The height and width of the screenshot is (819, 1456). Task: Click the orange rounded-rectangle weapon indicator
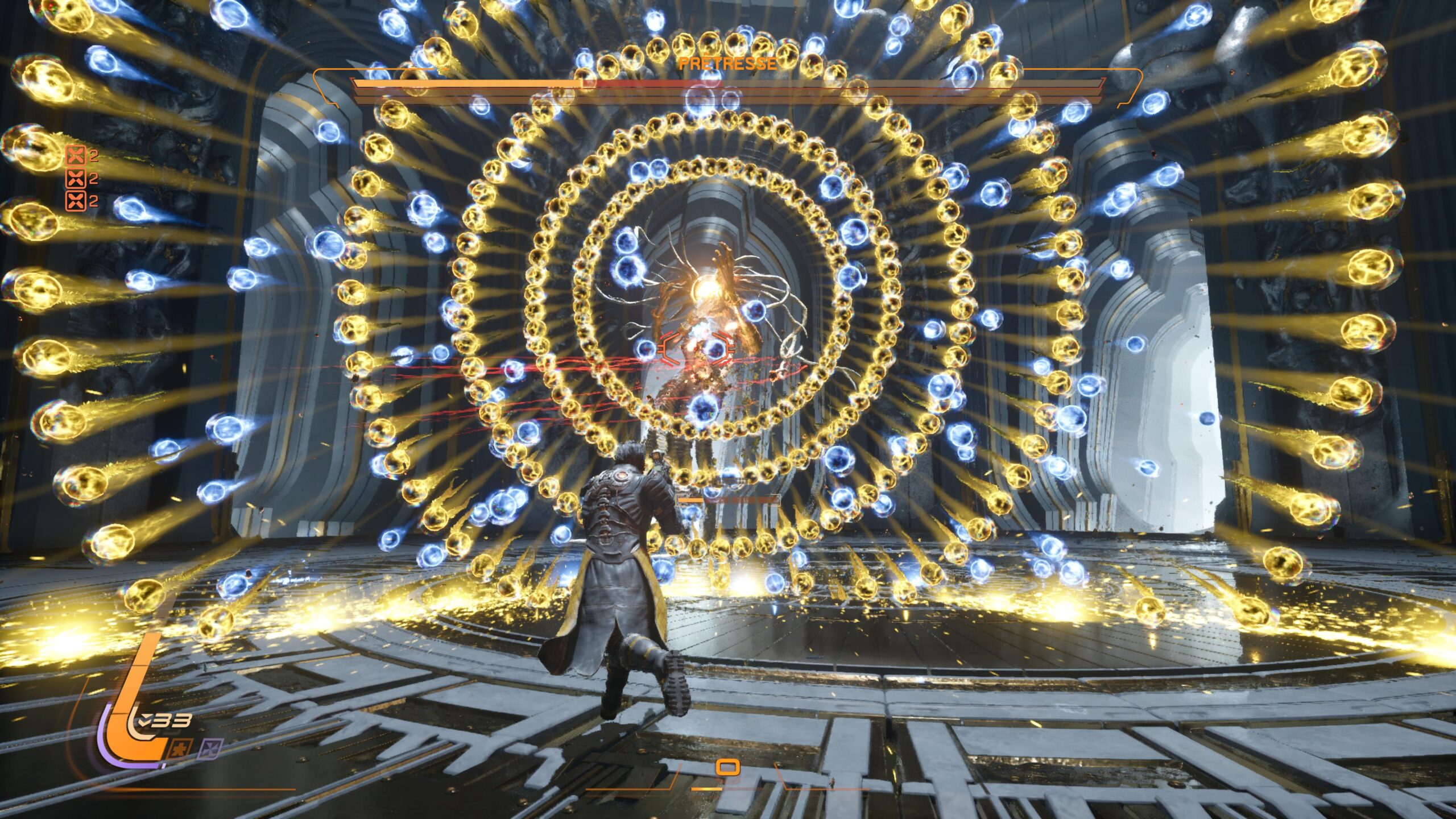tap(727, 768)
